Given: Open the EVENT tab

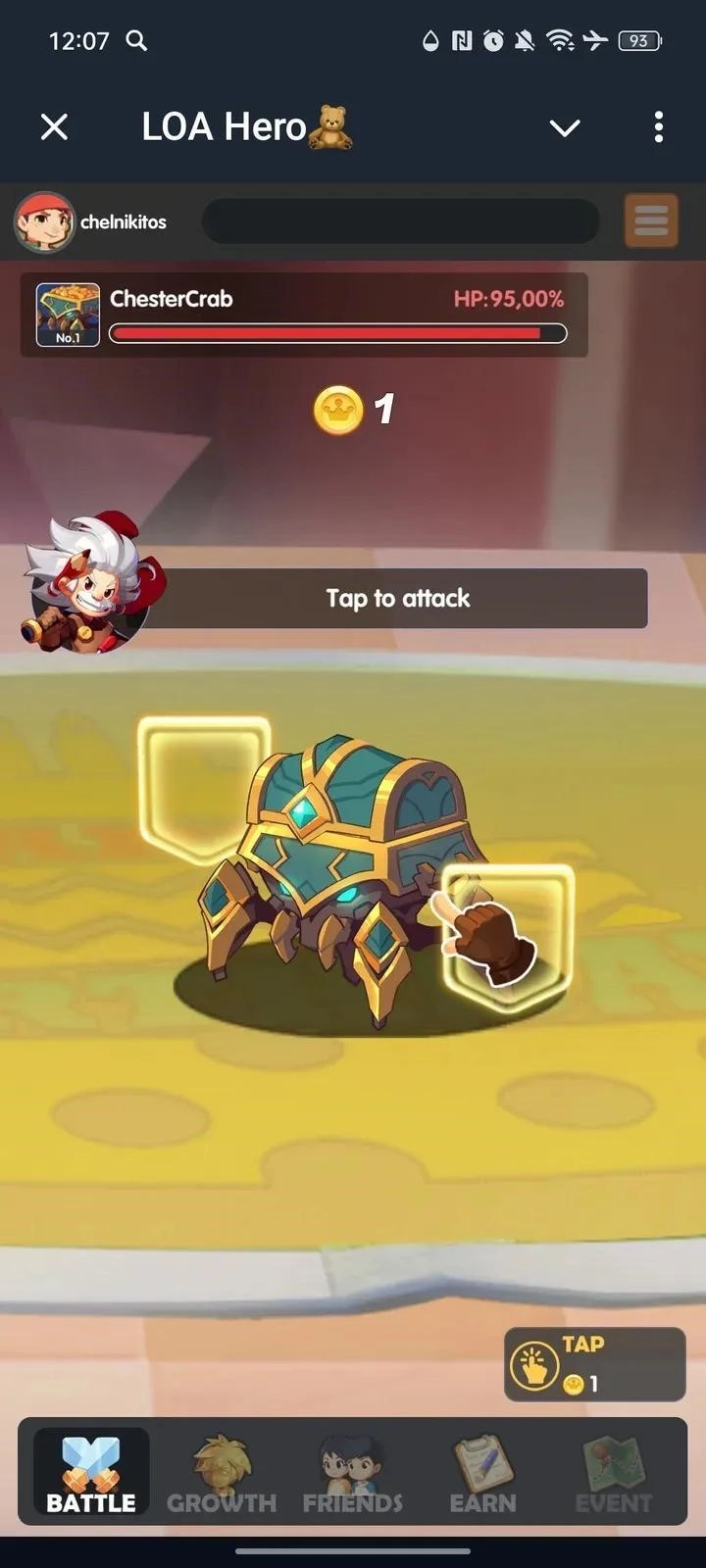Looking at the screenshot, I should coord(613,1473).
